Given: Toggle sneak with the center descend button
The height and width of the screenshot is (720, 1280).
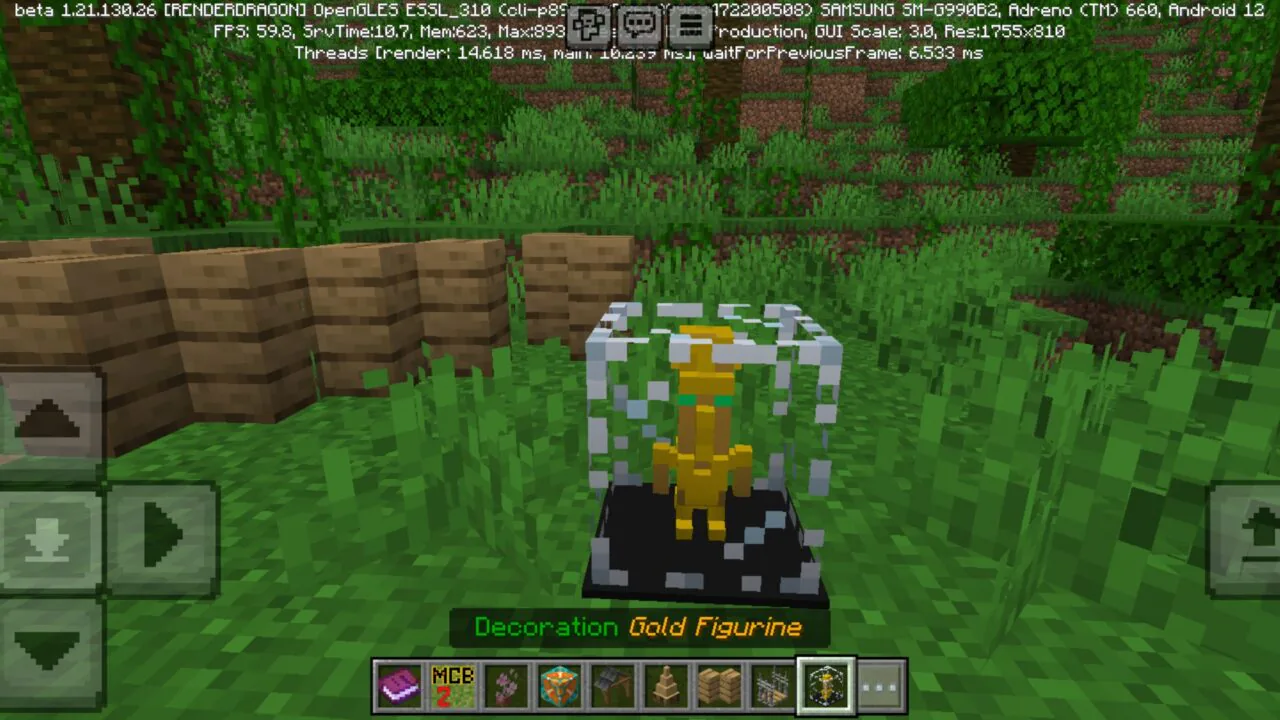Looking at the screenshot, I should [50, 535].
